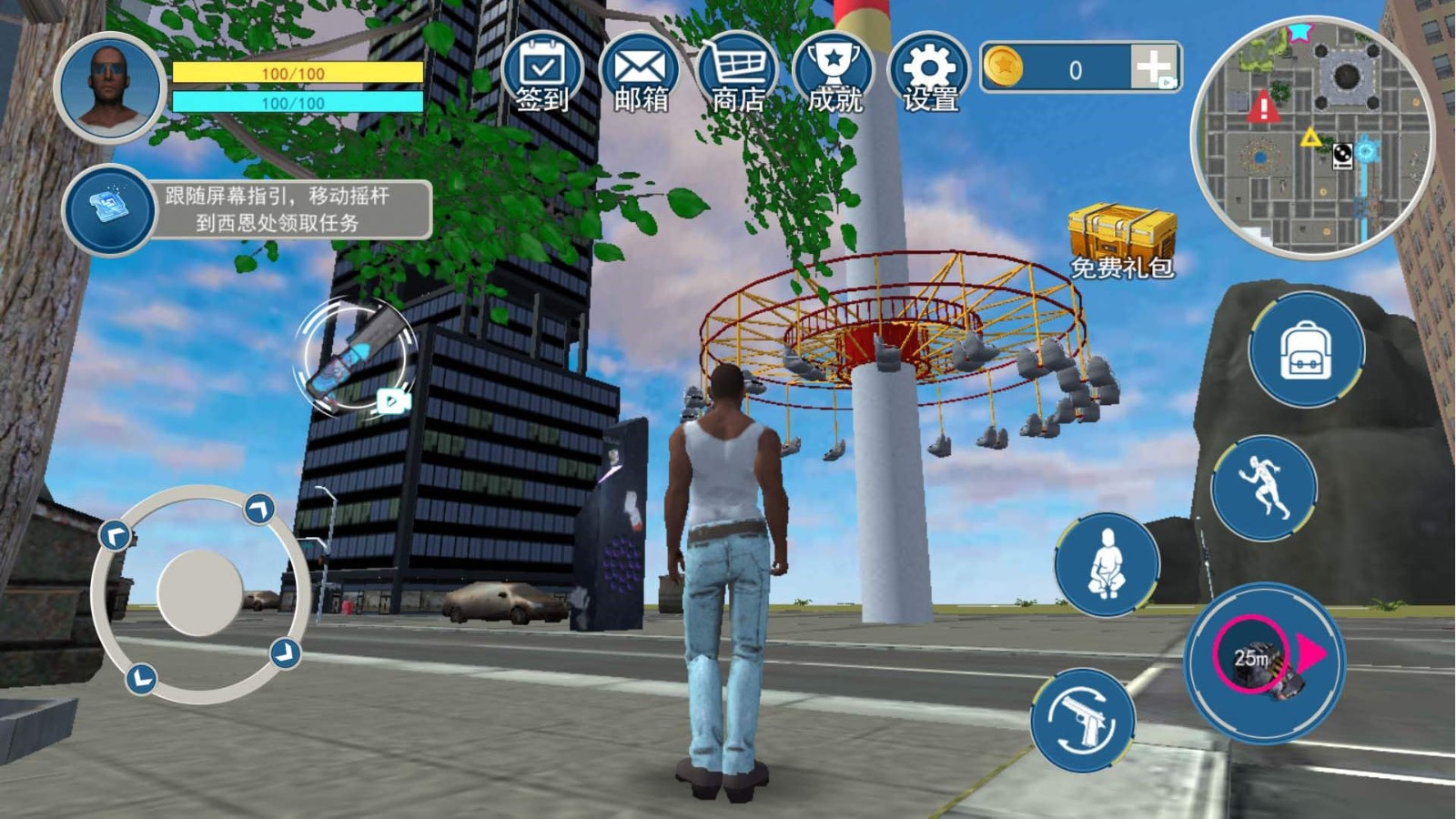
Task: Open the city minimap
Action: click(x=1312, y=136)
